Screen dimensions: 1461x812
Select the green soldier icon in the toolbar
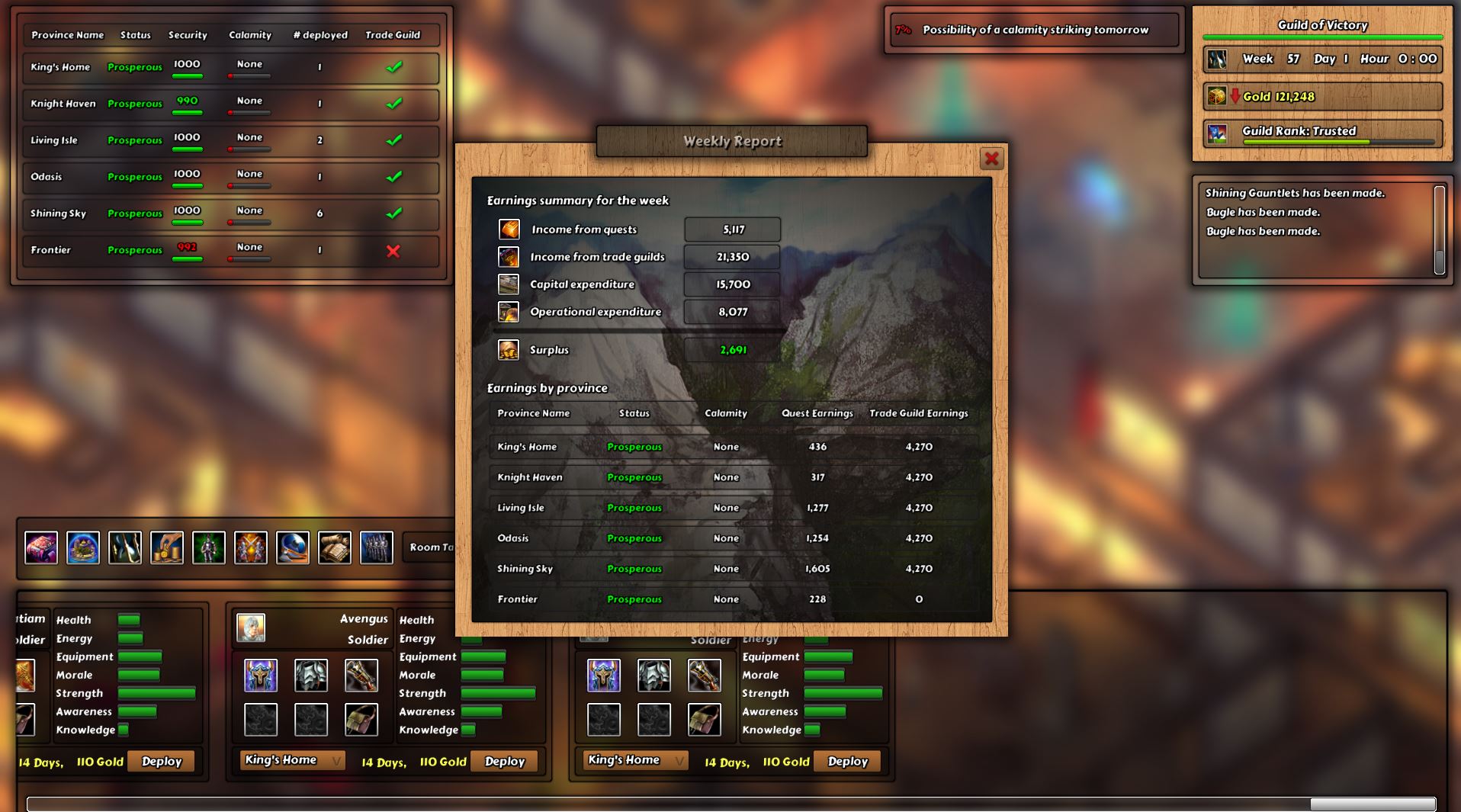coord(210,547)
